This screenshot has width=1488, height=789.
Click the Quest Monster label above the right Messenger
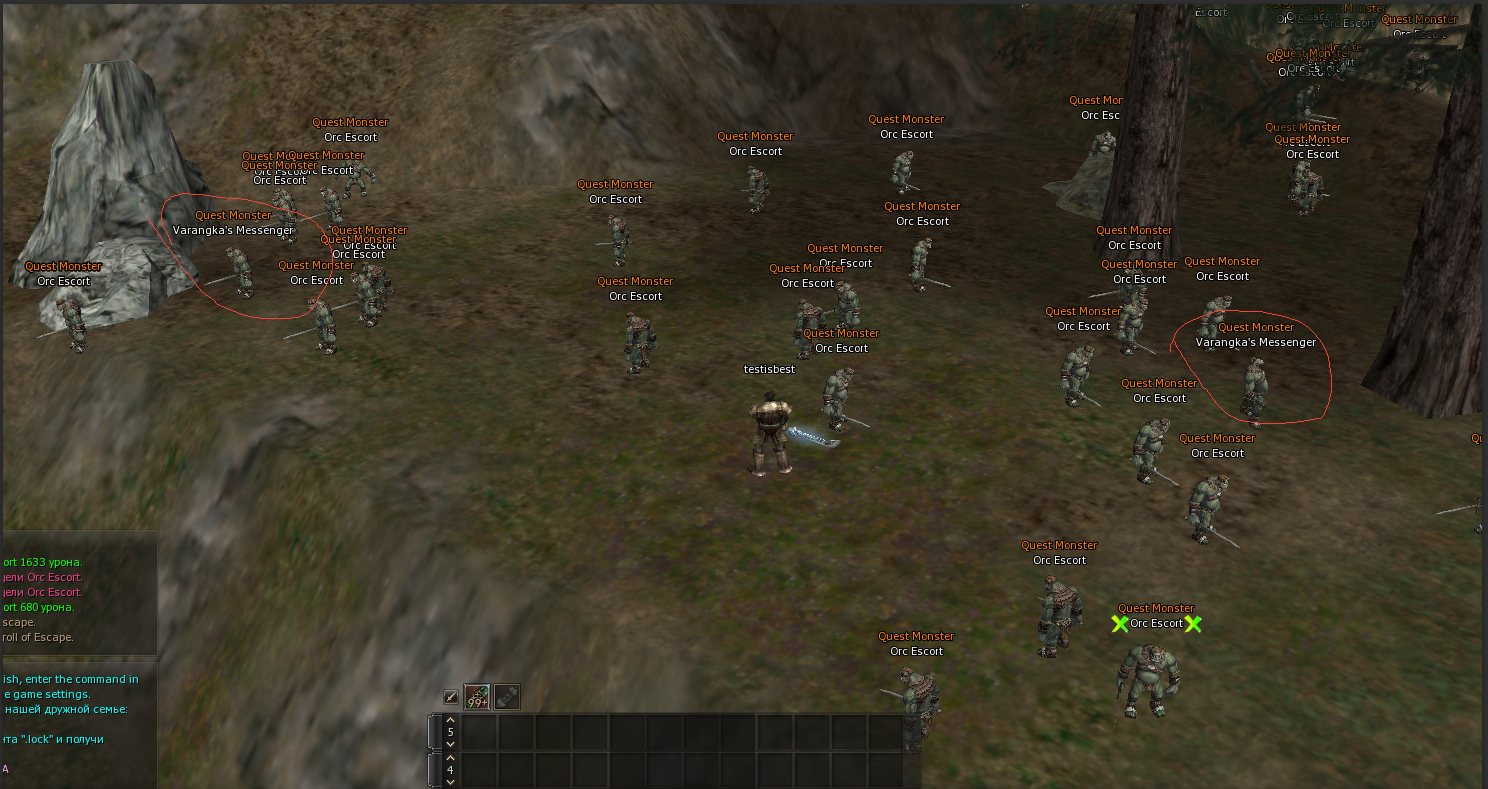pos(1256,326)
